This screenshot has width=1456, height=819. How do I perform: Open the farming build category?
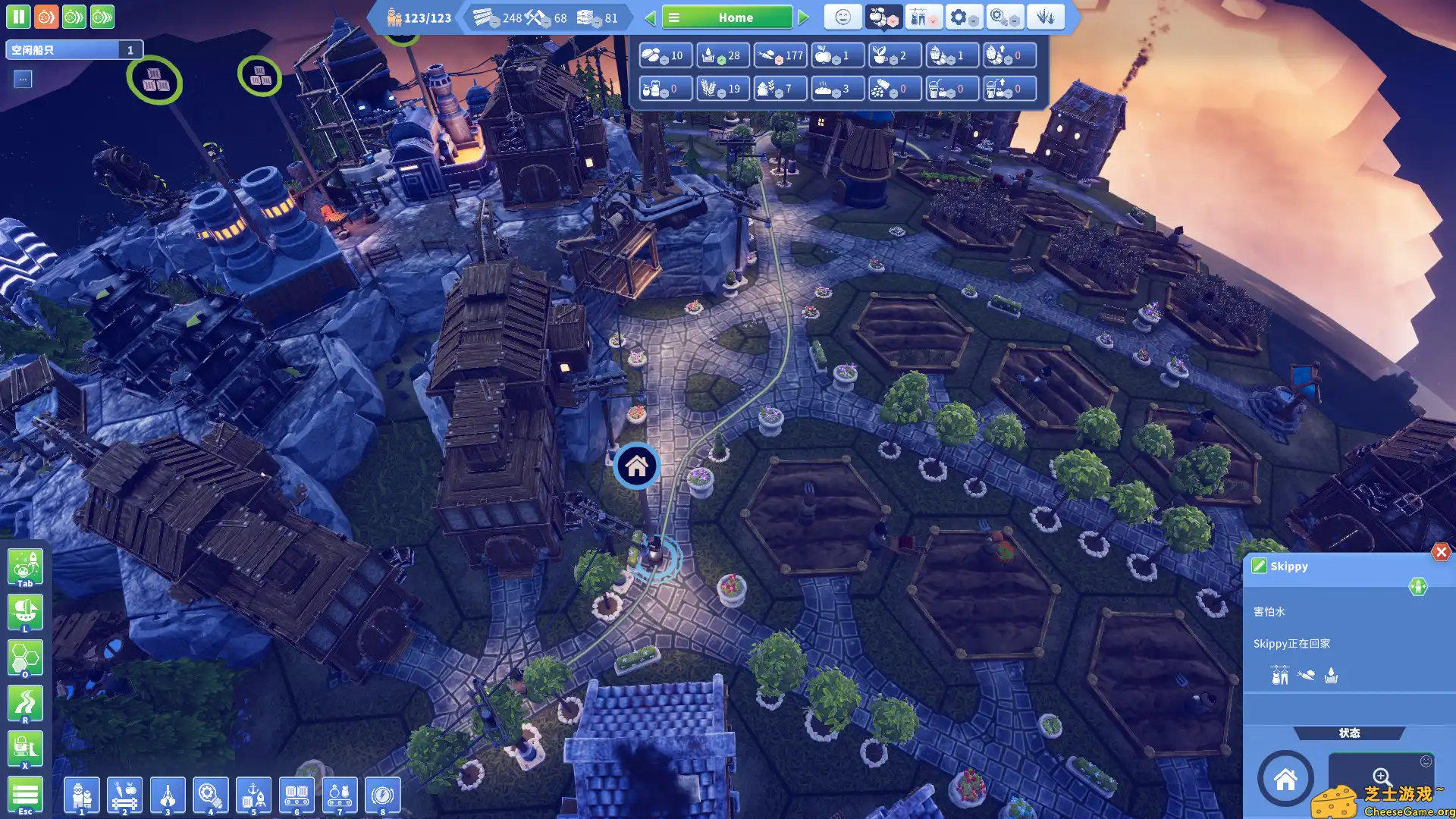tap(124, 796)
